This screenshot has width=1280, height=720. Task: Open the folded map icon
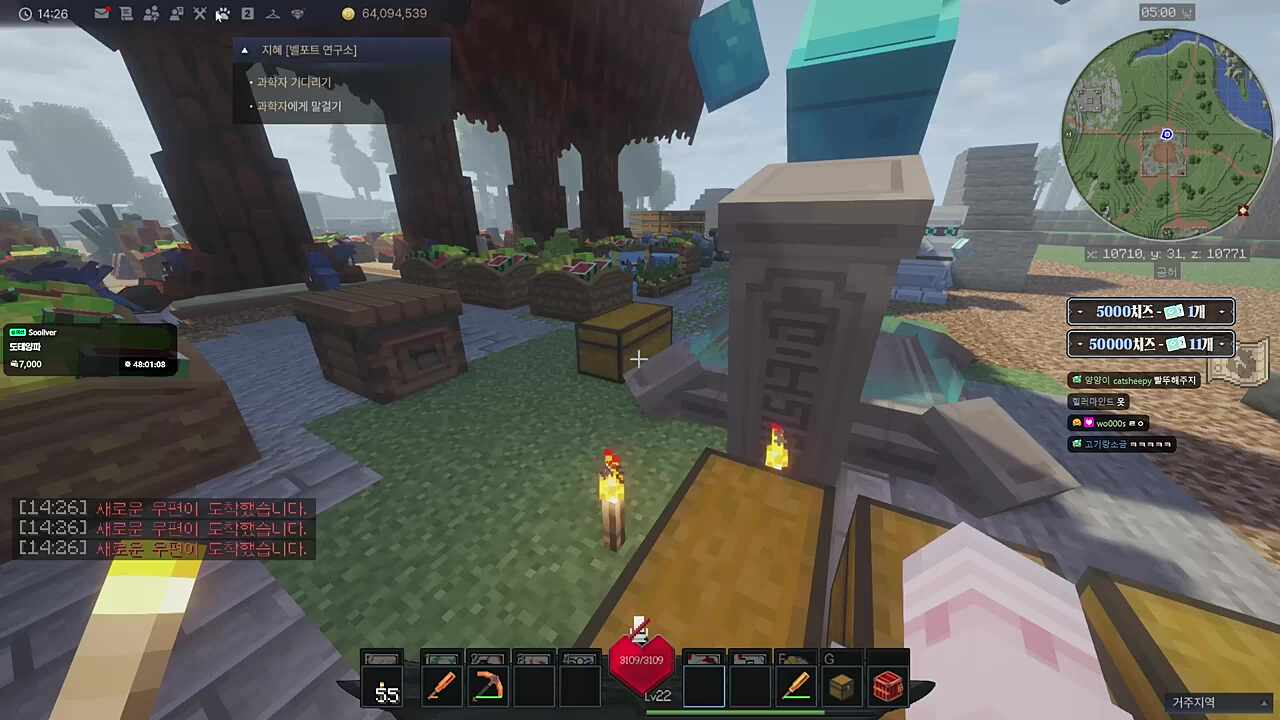(1238, 366)
